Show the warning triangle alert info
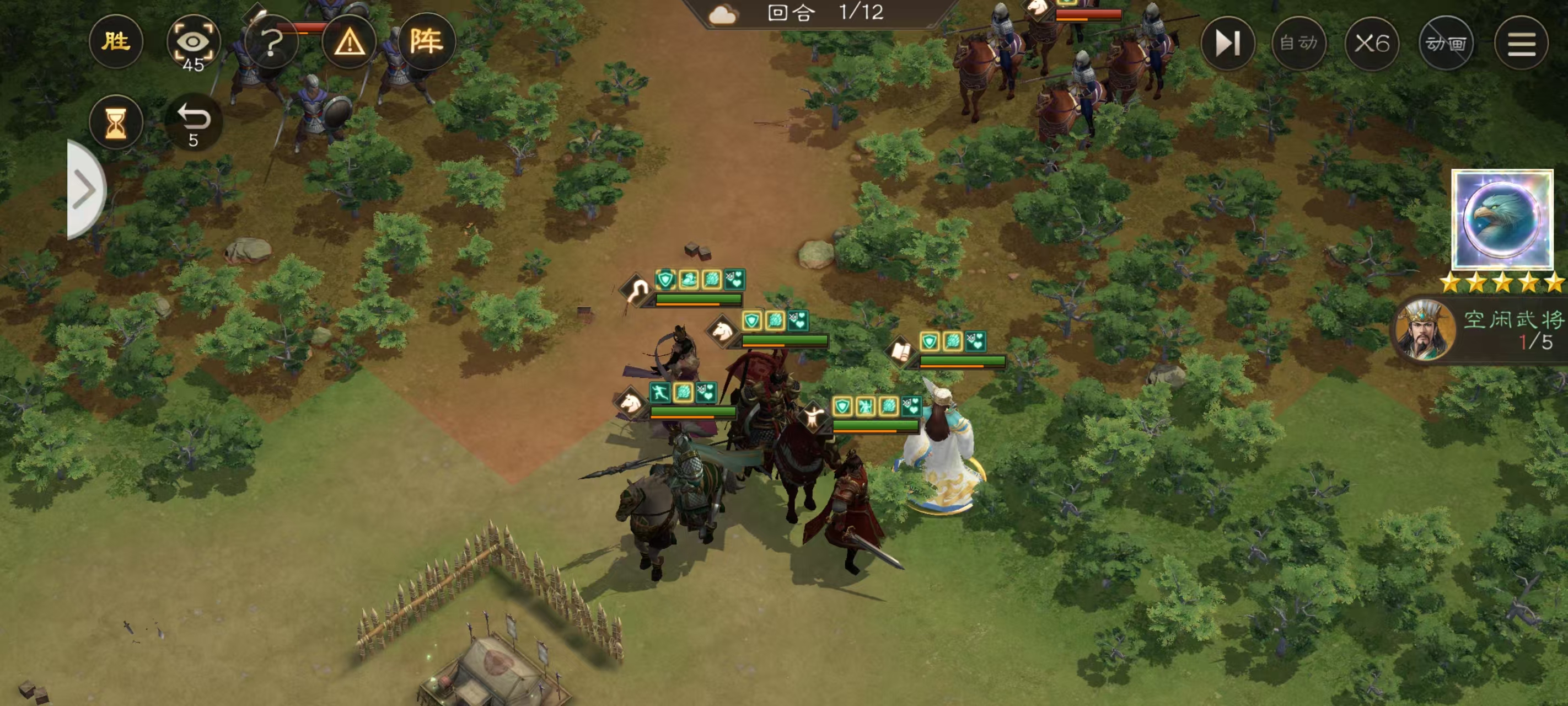This screenshot has width=1568, height=706. pyautogui.click(x=349, y=42)
